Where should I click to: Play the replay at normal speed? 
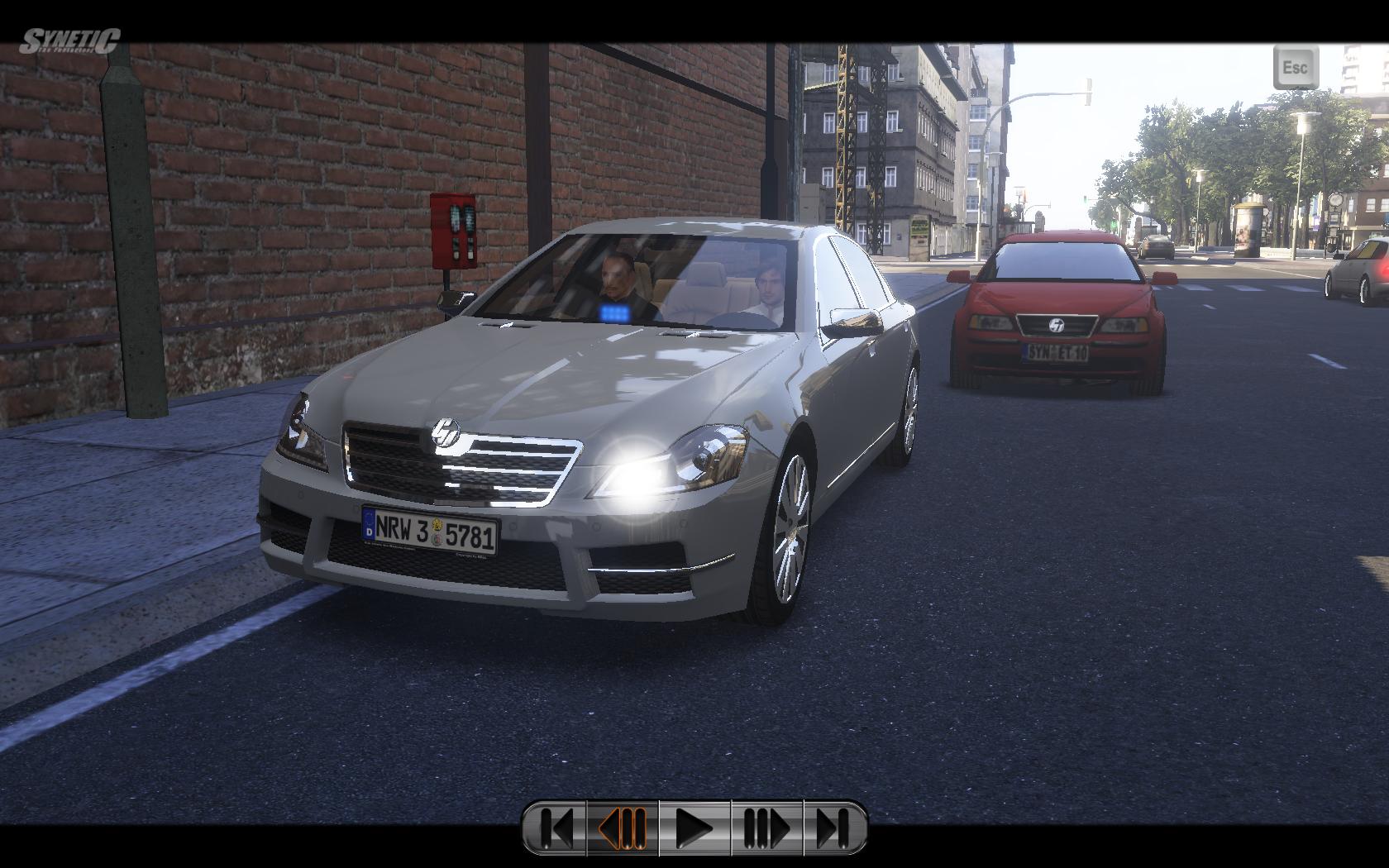pos(694,827)
